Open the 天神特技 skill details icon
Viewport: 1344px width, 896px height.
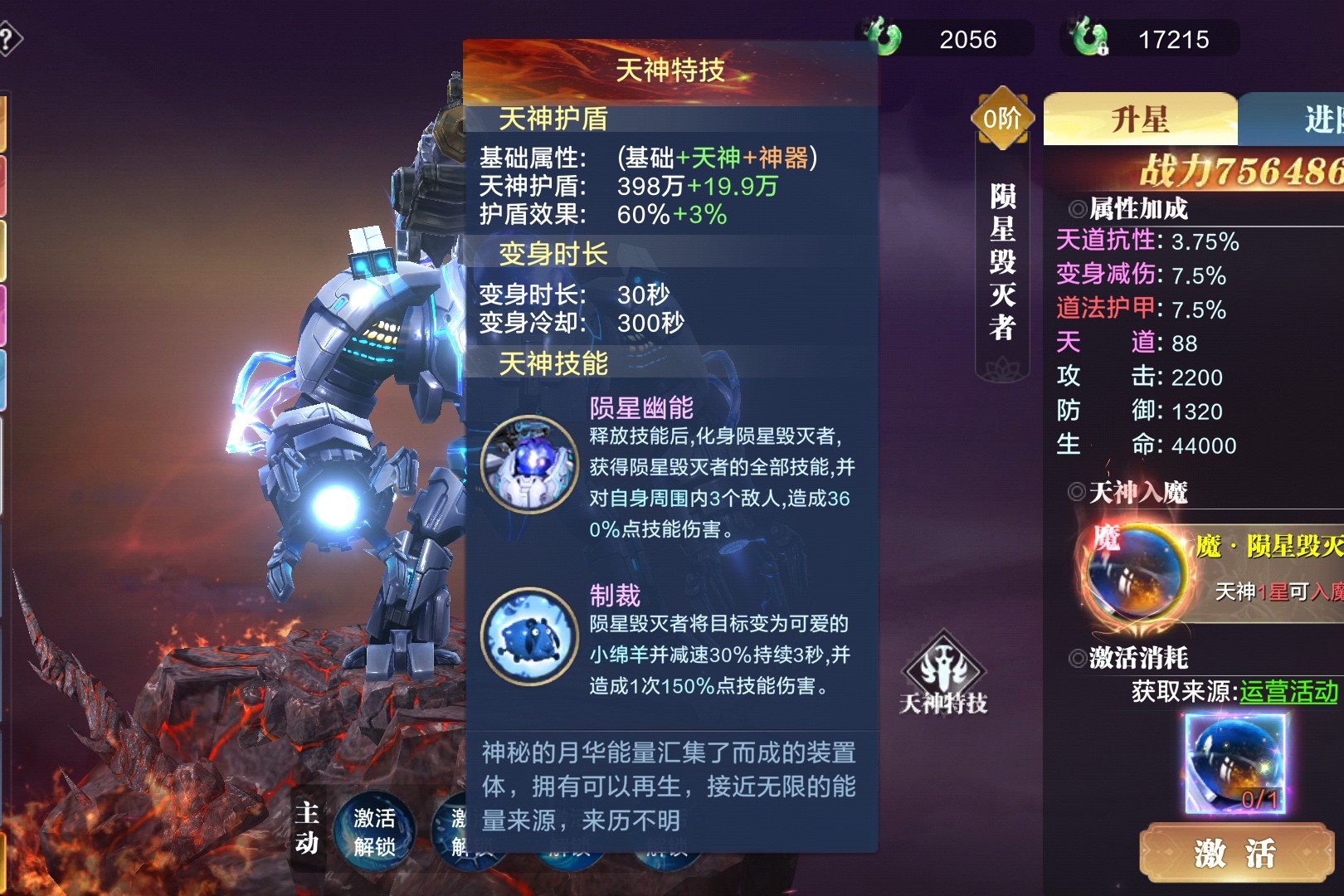(943, 674)
